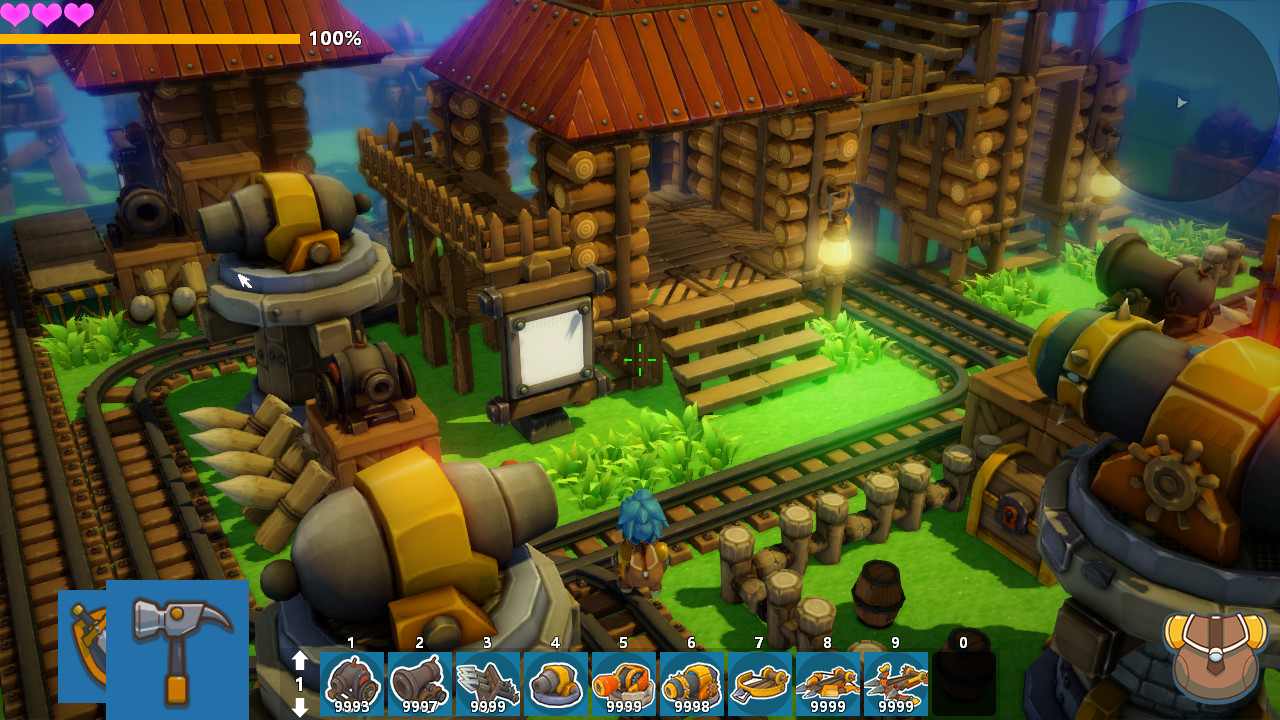Select the wheeled cannon in slot 1

coord(352,684)
